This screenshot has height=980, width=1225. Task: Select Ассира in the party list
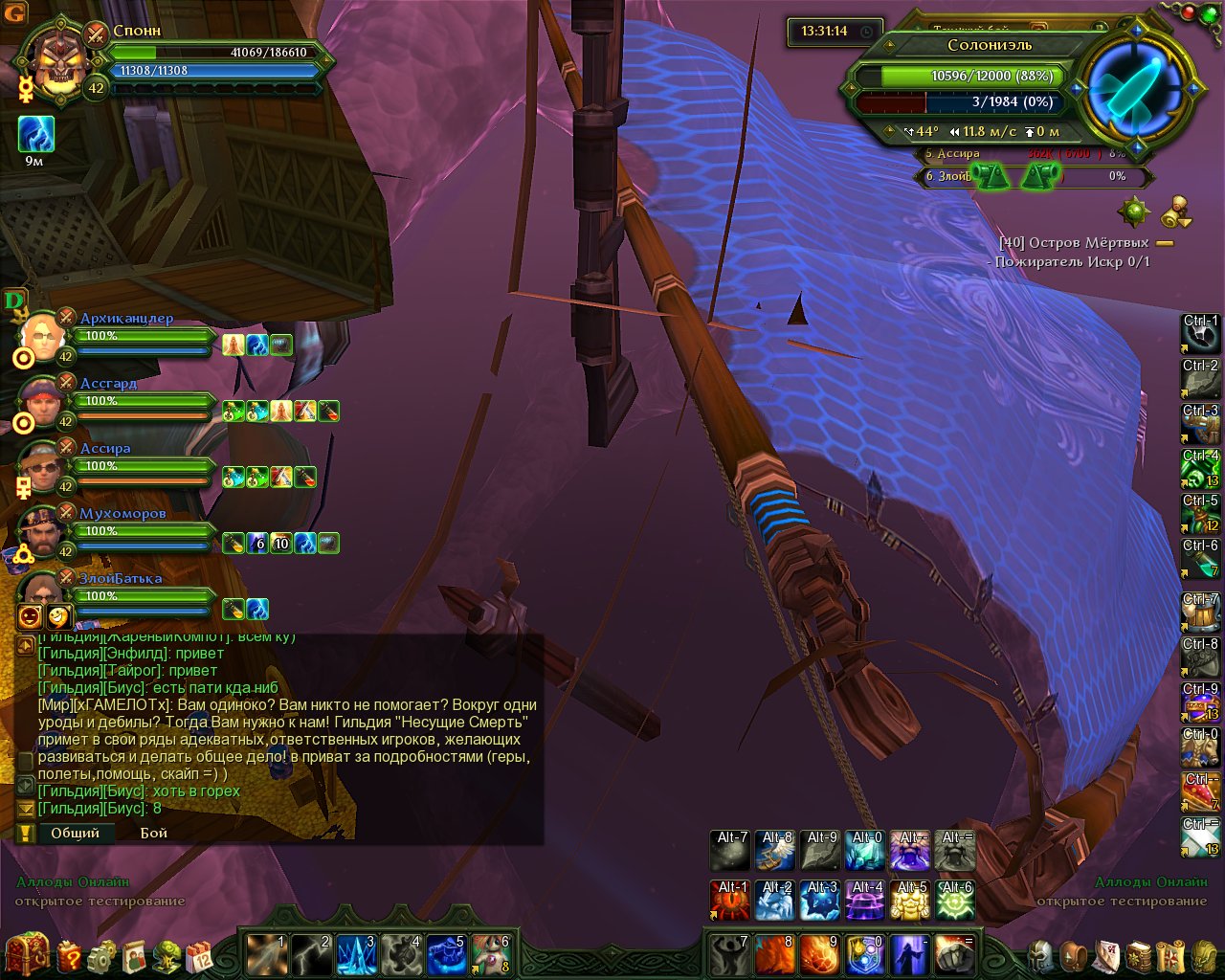pyautogui.click(x=43, y=464)
